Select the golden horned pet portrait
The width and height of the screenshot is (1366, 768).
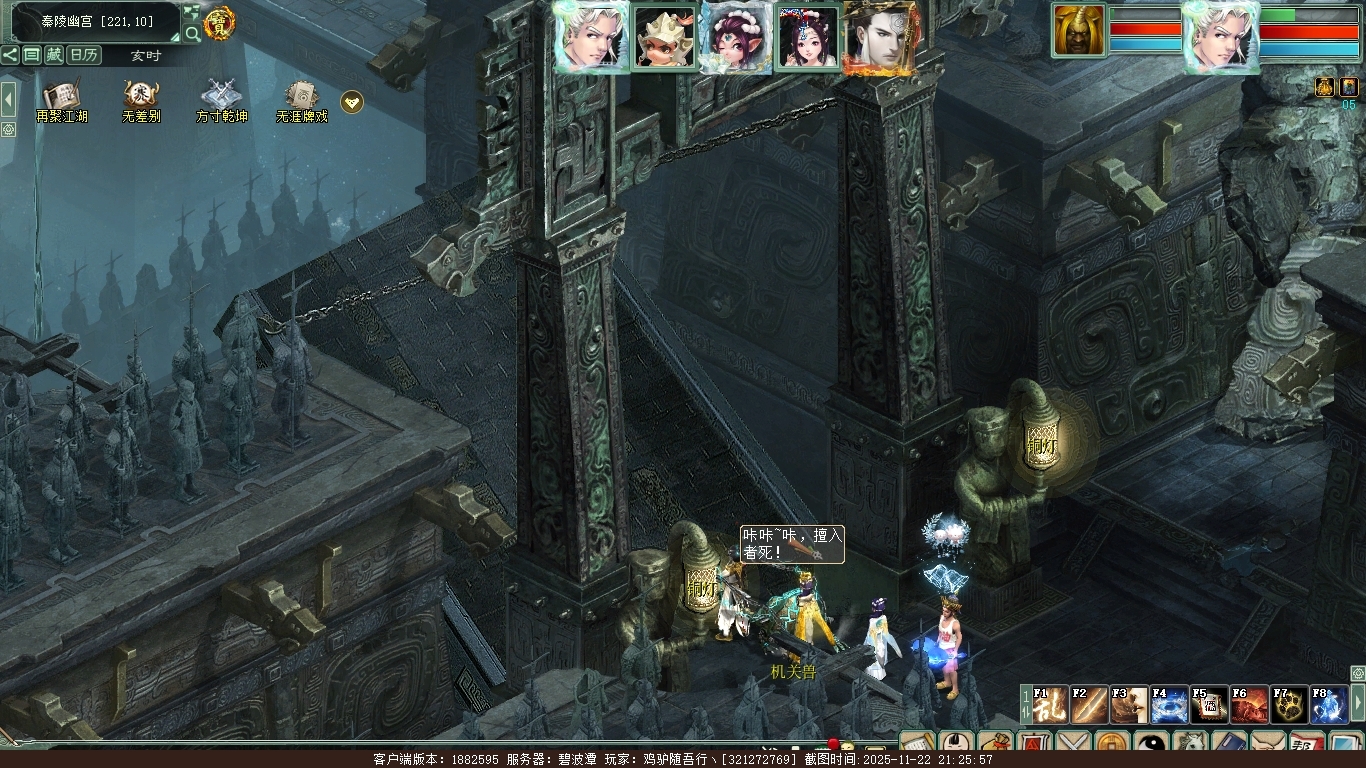[x=1079, y=31]
